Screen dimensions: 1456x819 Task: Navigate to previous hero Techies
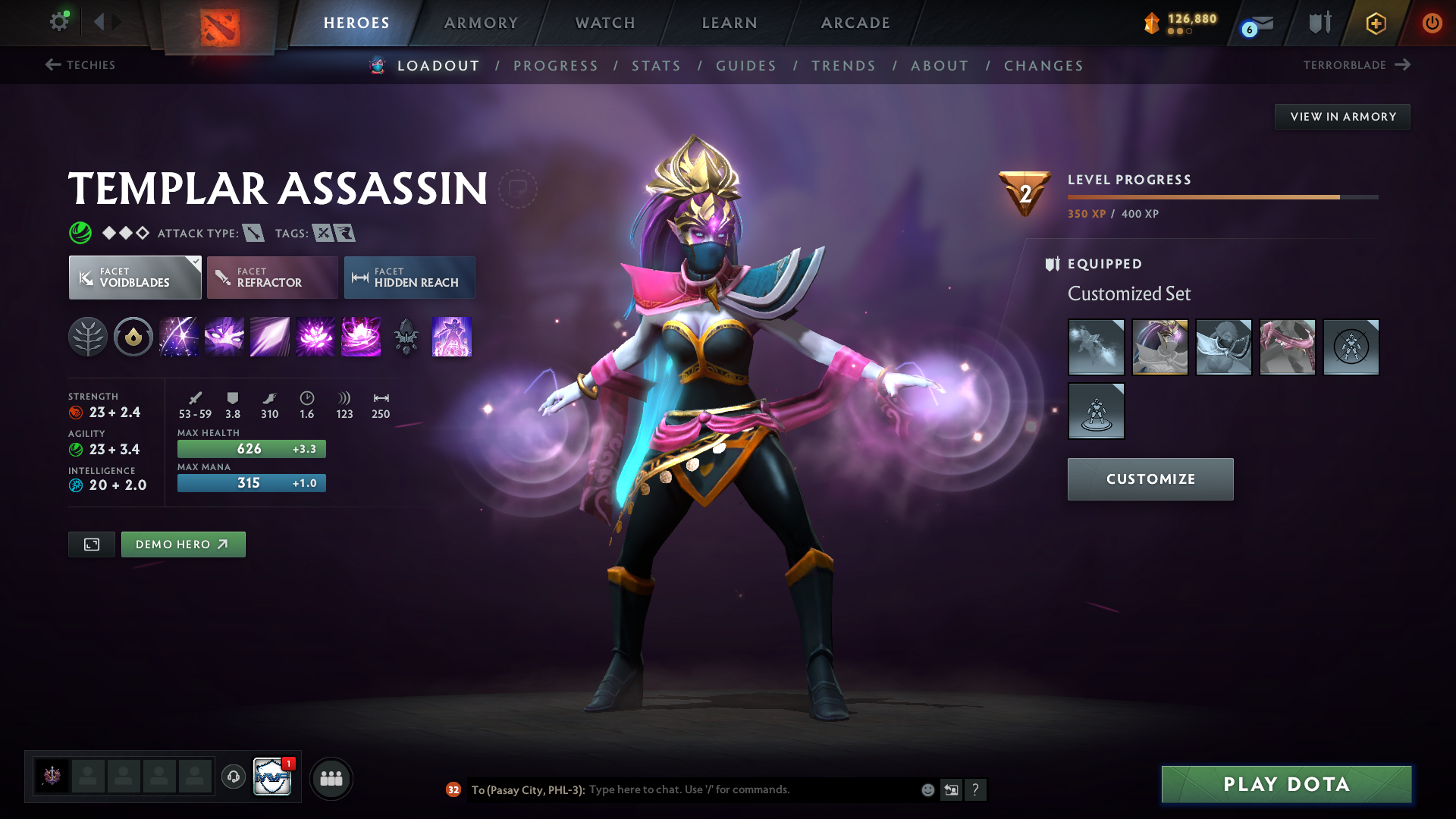click(x=80, y=65)
